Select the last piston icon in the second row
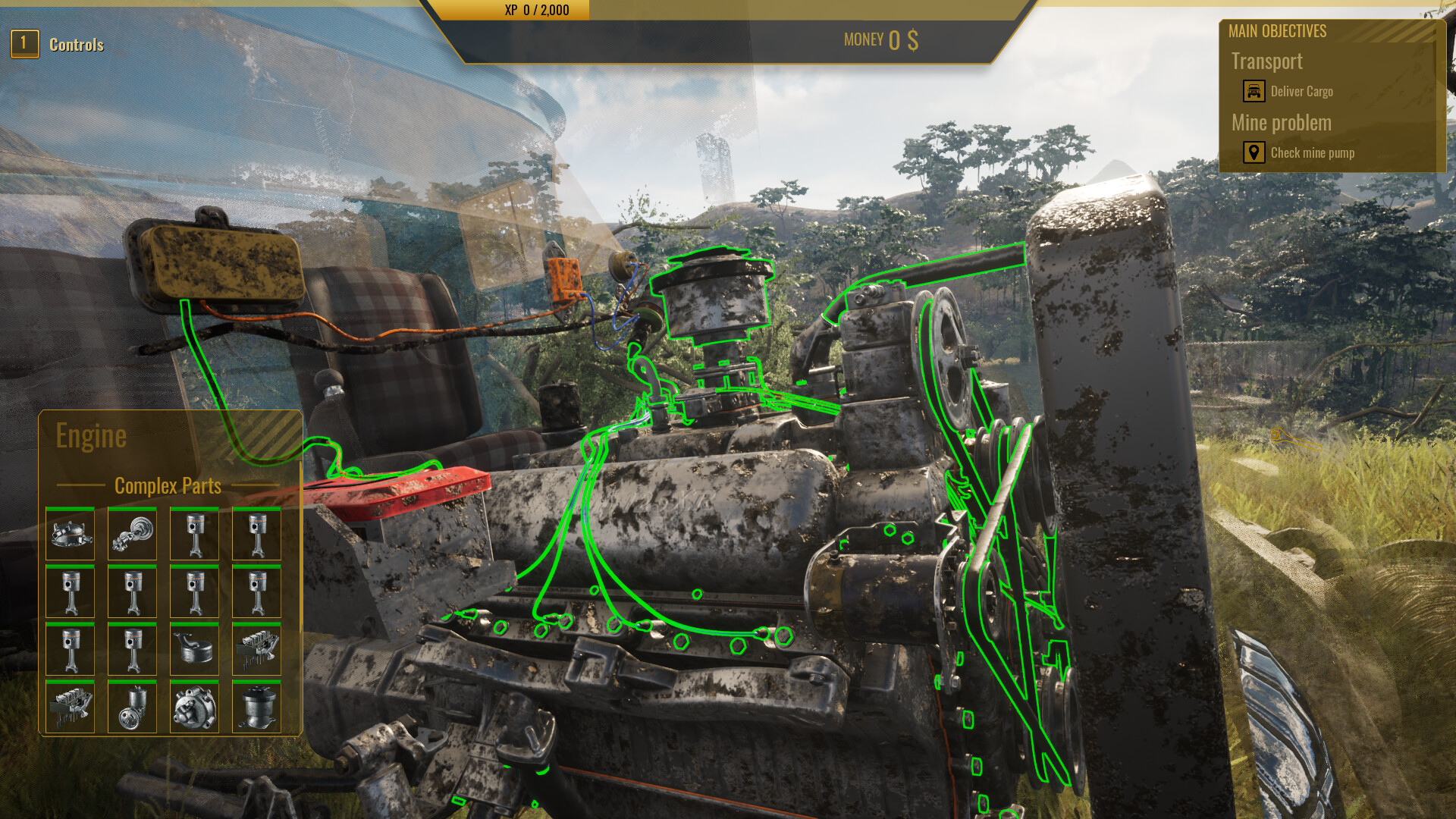 [256, 591]
